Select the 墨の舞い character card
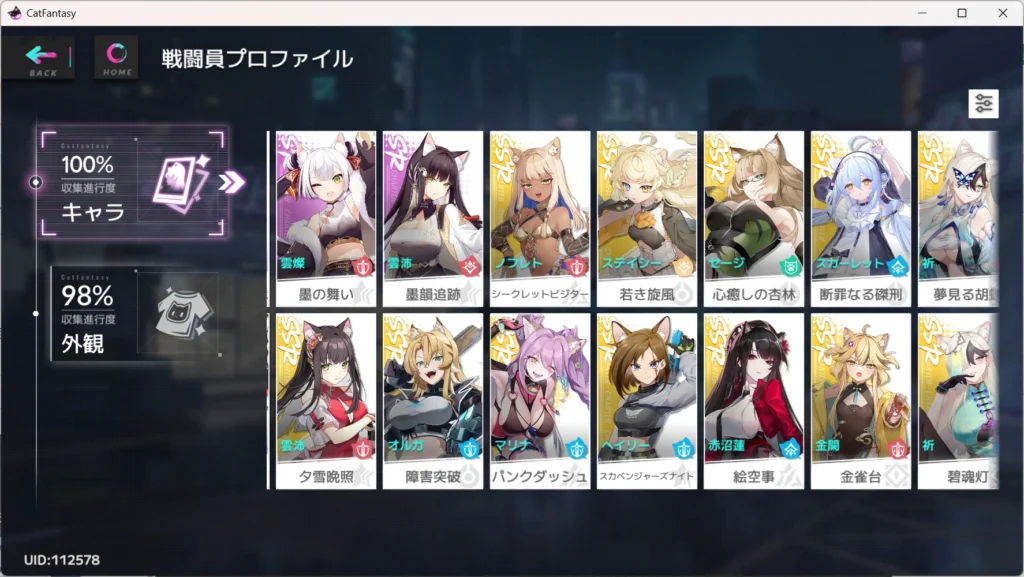 click(326, 219)
